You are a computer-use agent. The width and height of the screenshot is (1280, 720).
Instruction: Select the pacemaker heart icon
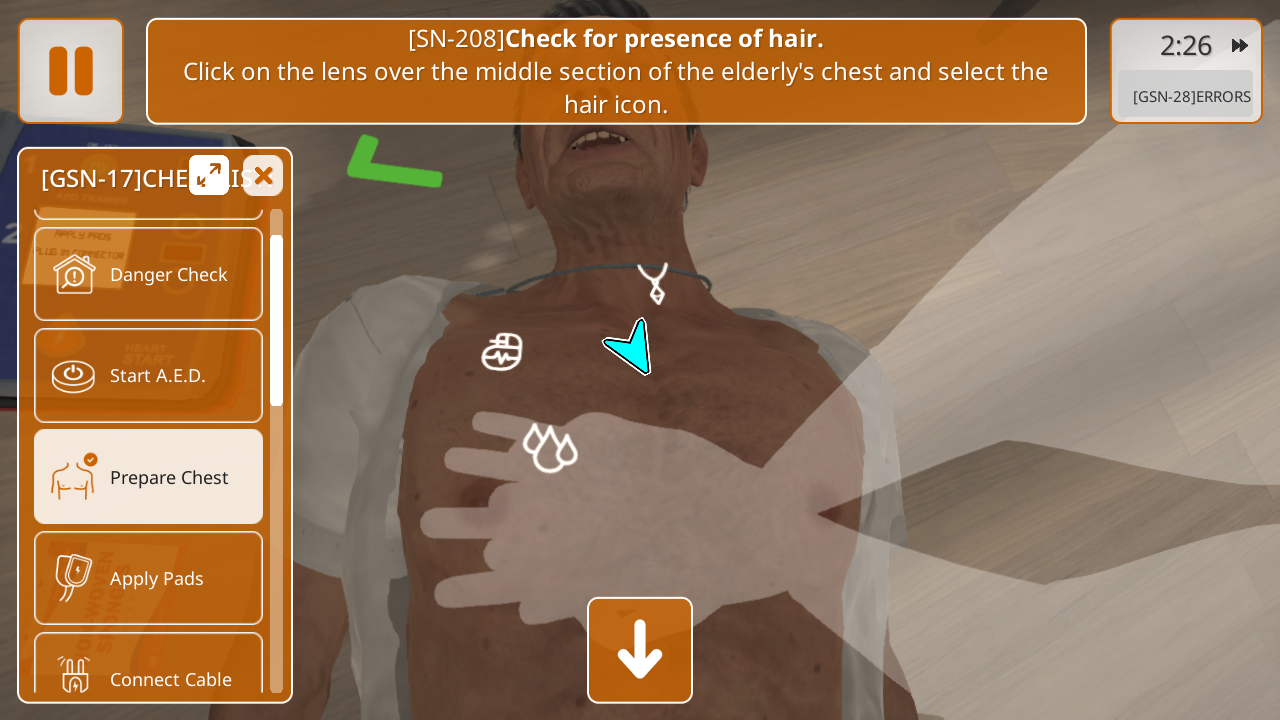tap(502, 352)
